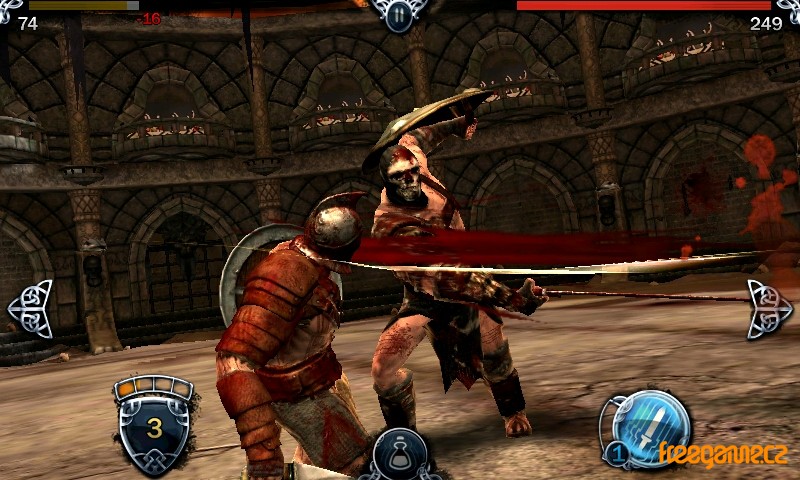Tap the left dodge arrow
The image size is (800, 480).
point(30,309)
